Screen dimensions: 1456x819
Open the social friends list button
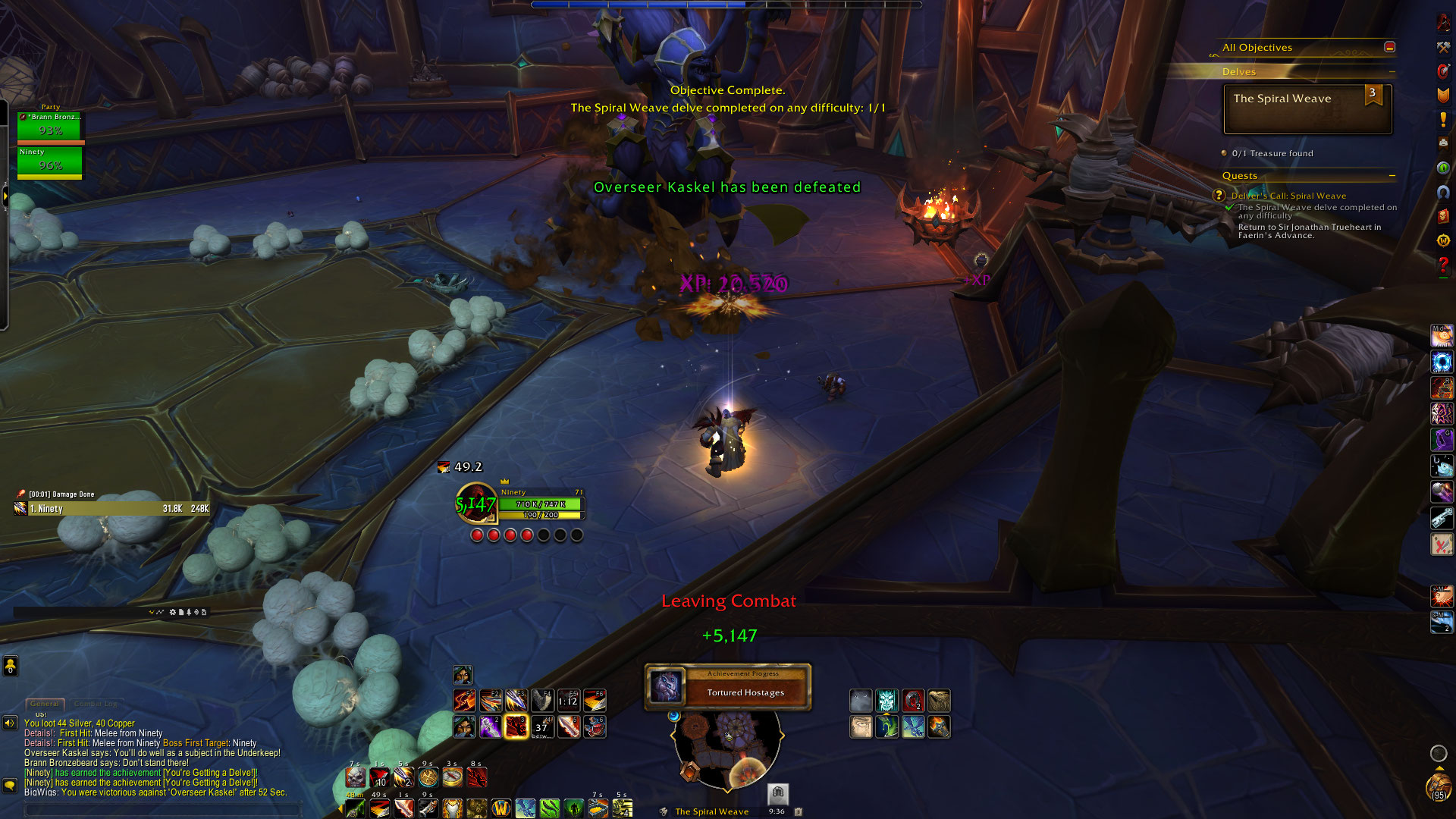tap(10, 666)
